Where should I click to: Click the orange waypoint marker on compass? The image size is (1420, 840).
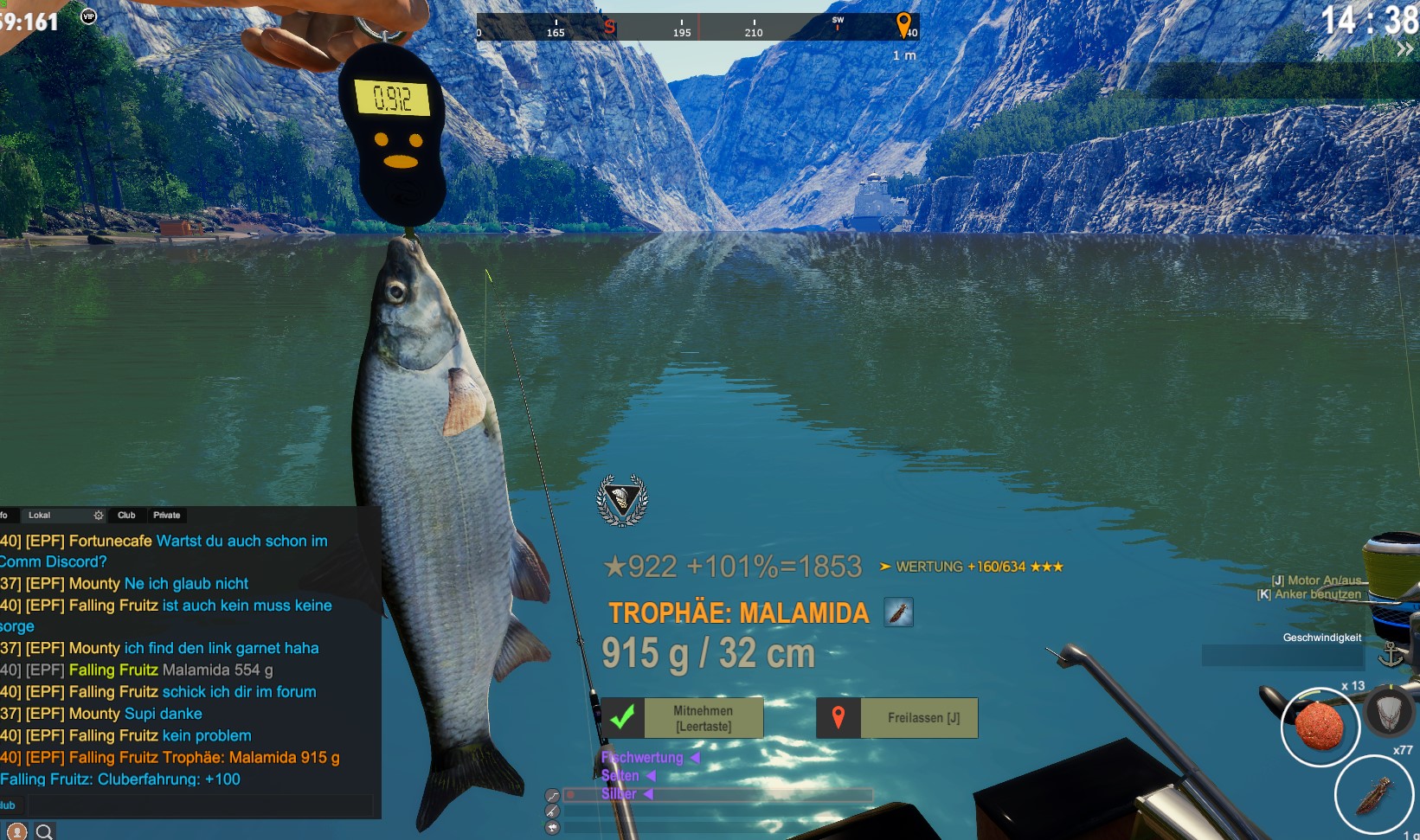[903, 25]
